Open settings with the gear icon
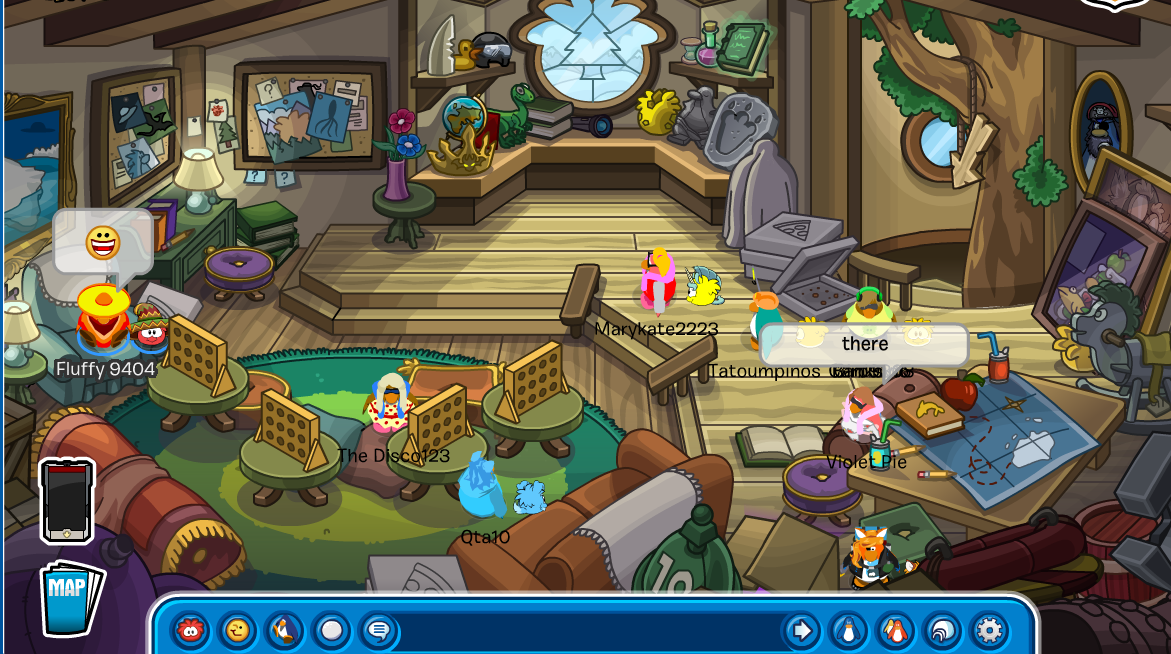The width and height of the screenshot is (1171, 654). click(989, 630)
